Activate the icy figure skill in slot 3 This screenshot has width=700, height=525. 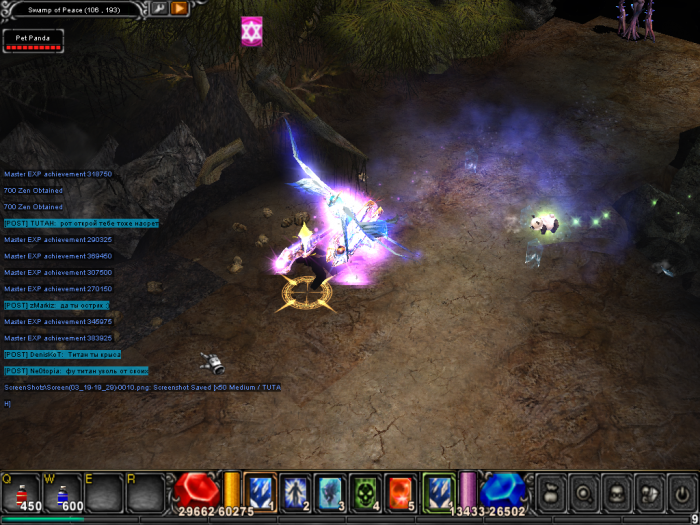[330, 490]
